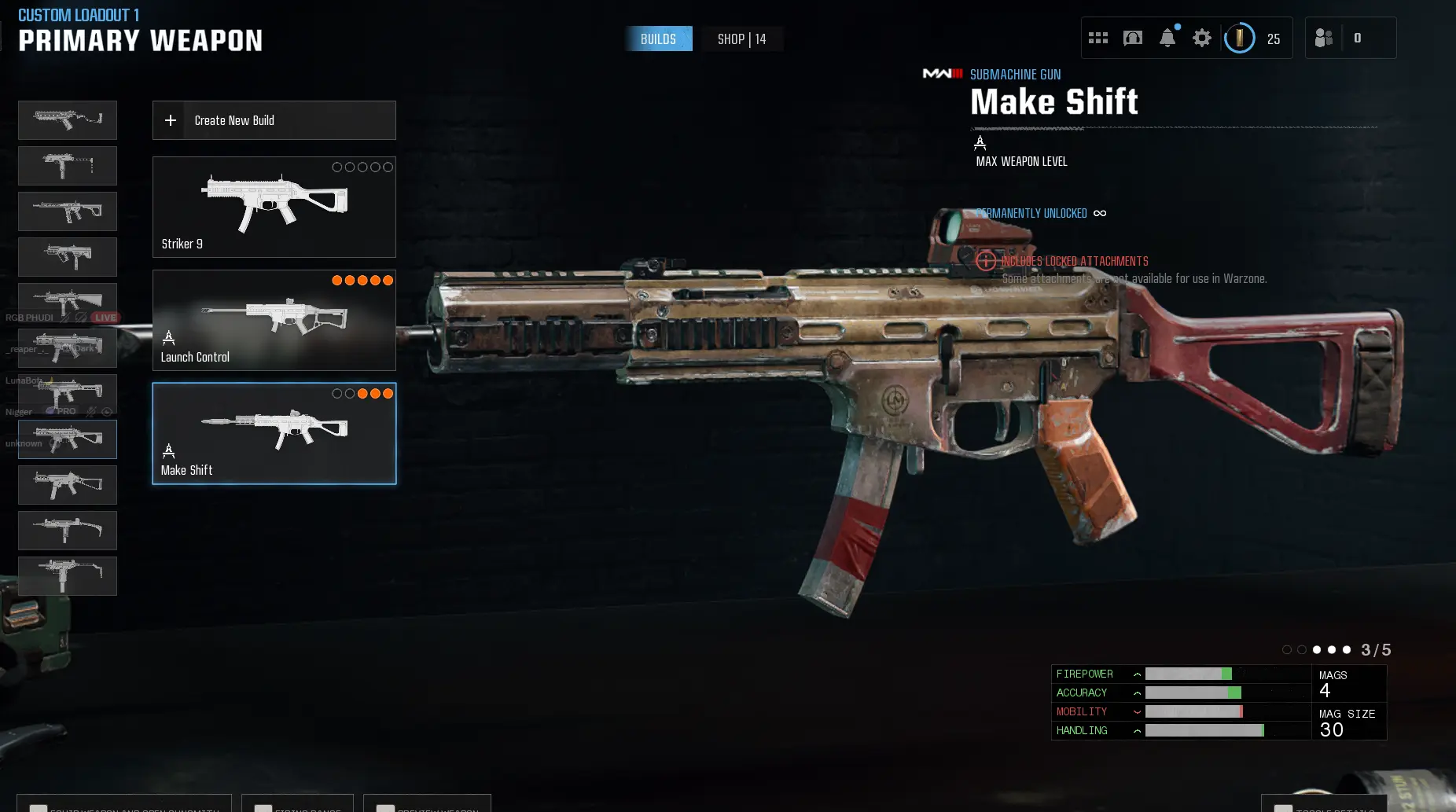Open the headset voice chat channels
The width and height of the screenshot is (1456, 812).
(x=1133, y=38)
